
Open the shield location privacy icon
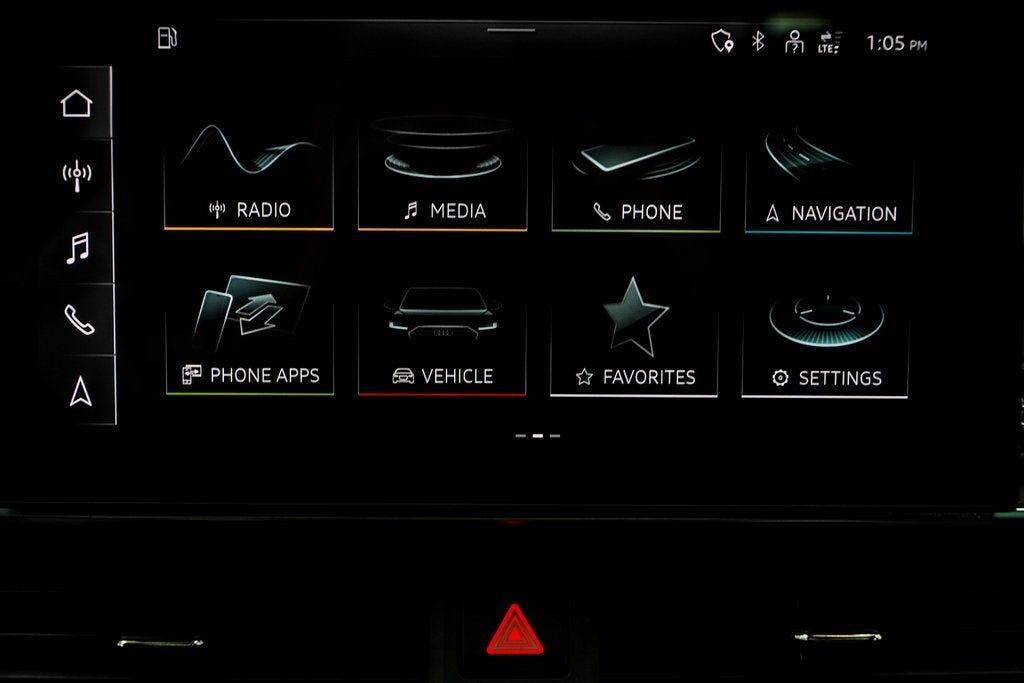(x=721, y=41)
